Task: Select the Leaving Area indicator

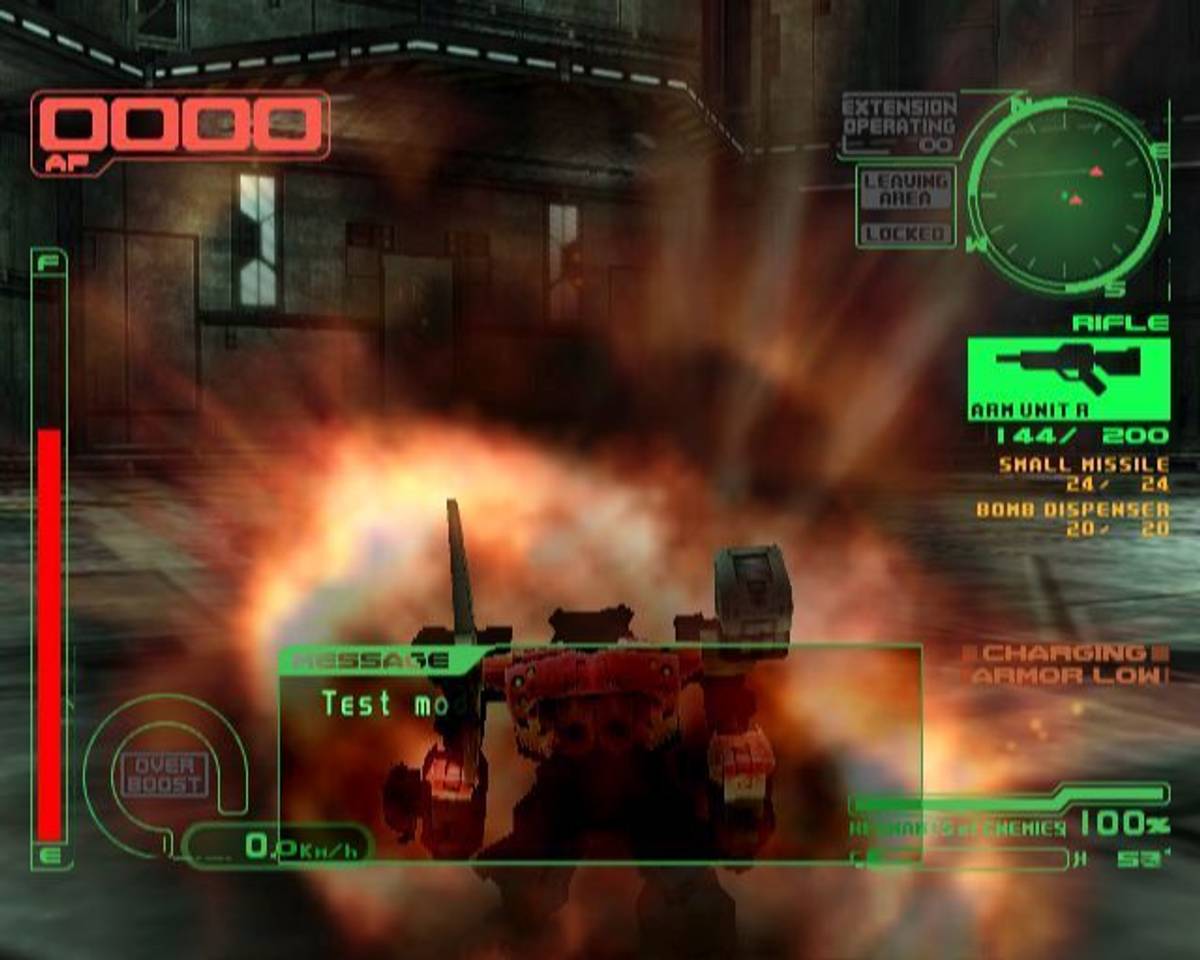Action: click(x=906, y=190)
